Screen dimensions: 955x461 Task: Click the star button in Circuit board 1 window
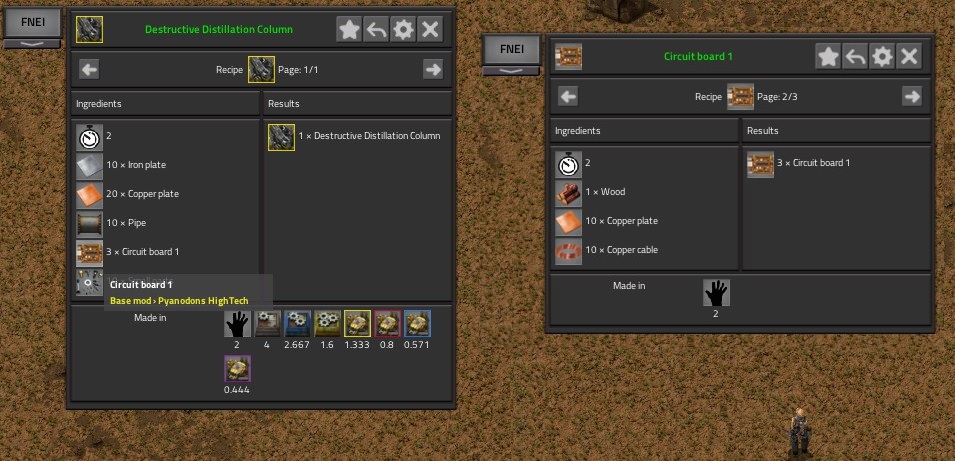point(828,56)
